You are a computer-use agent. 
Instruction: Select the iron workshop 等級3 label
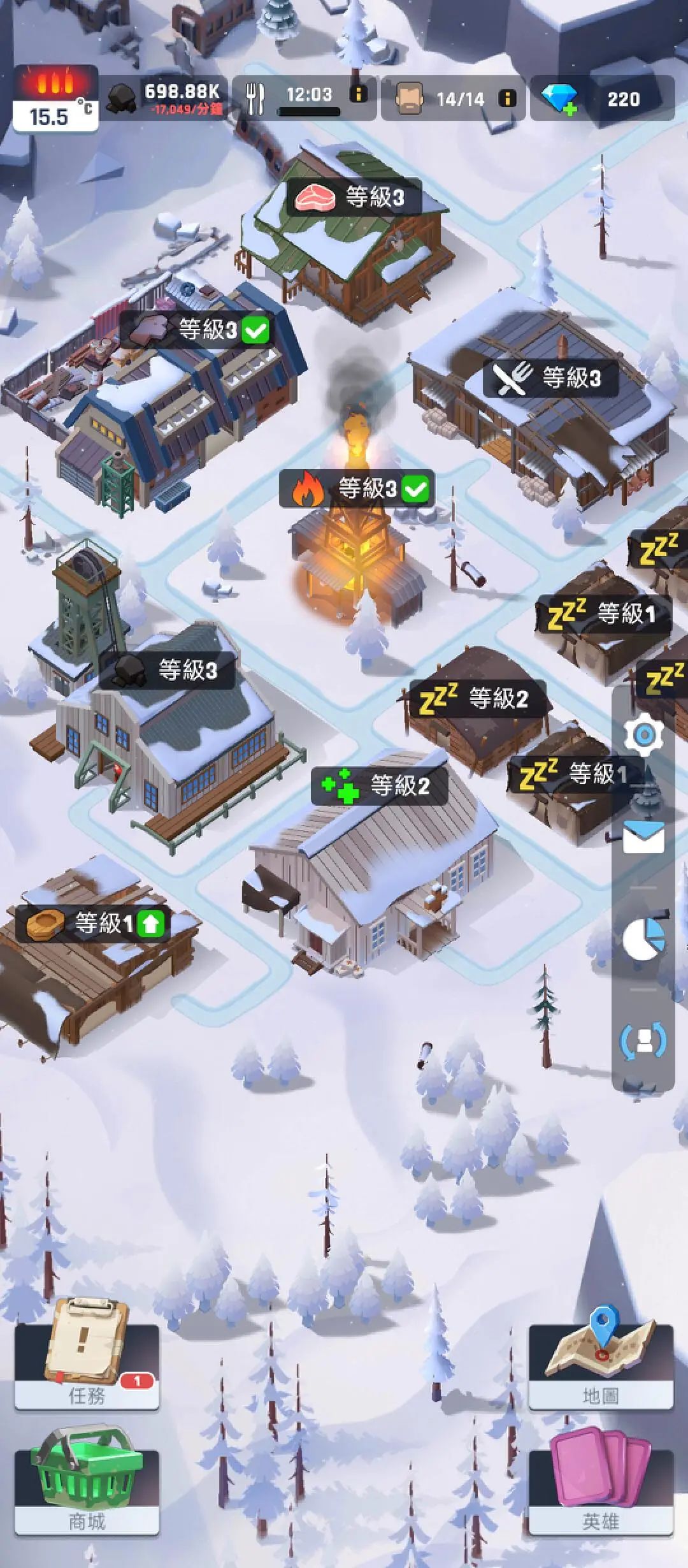pos(196,330)
